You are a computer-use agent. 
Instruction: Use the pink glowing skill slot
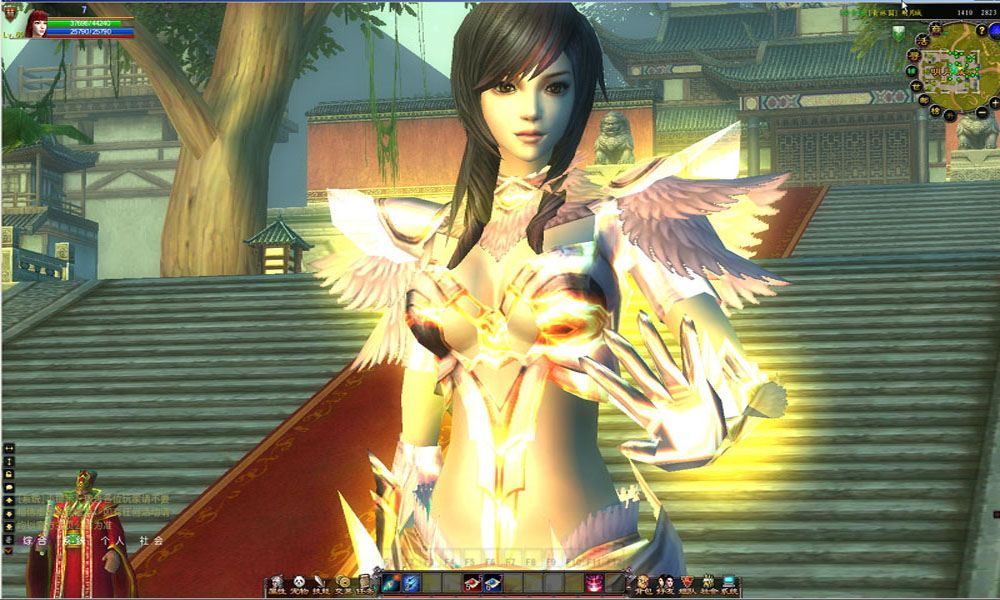(594, 584)
